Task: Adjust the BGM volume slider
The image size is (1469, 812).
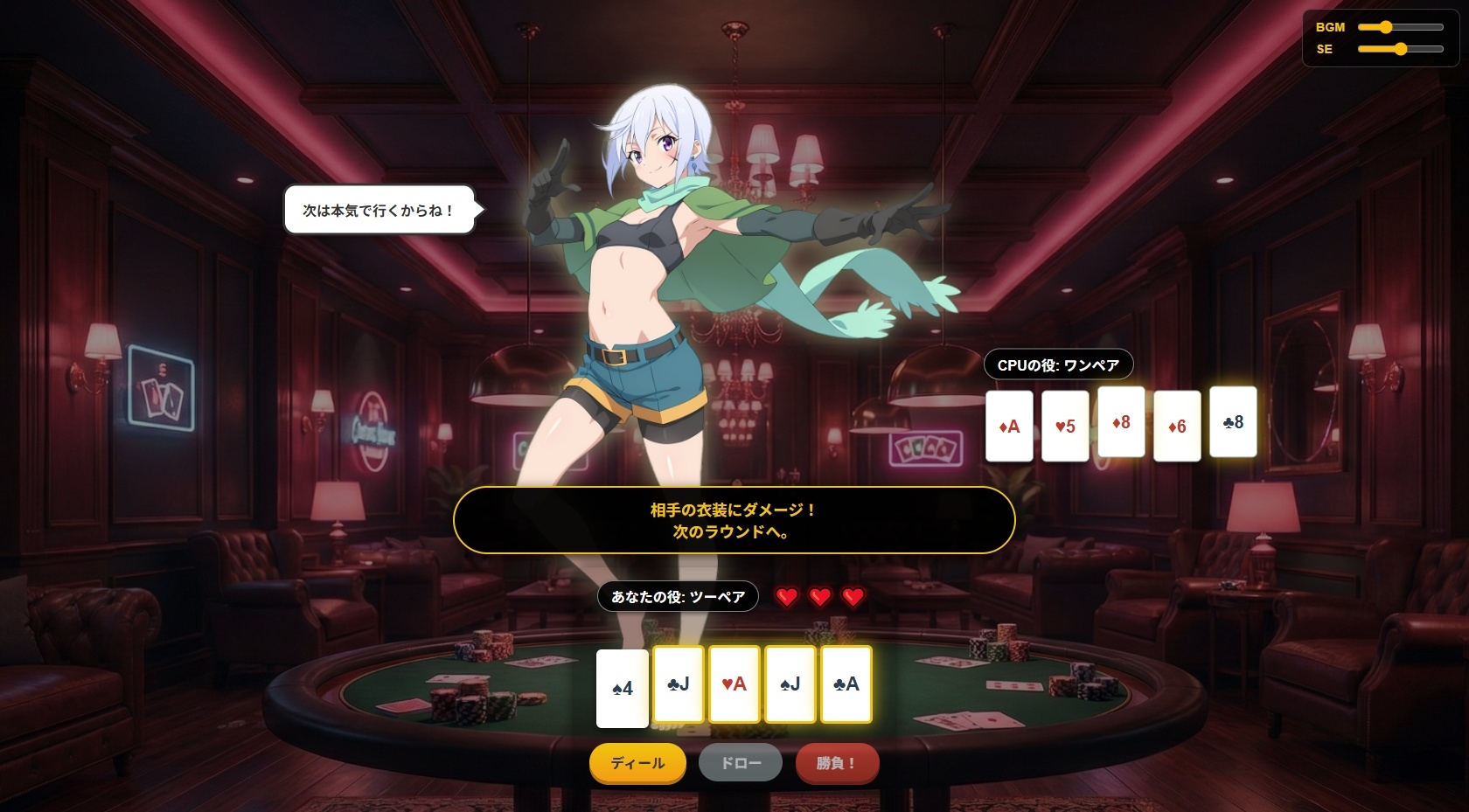Action: click(x=1400, y=27)
